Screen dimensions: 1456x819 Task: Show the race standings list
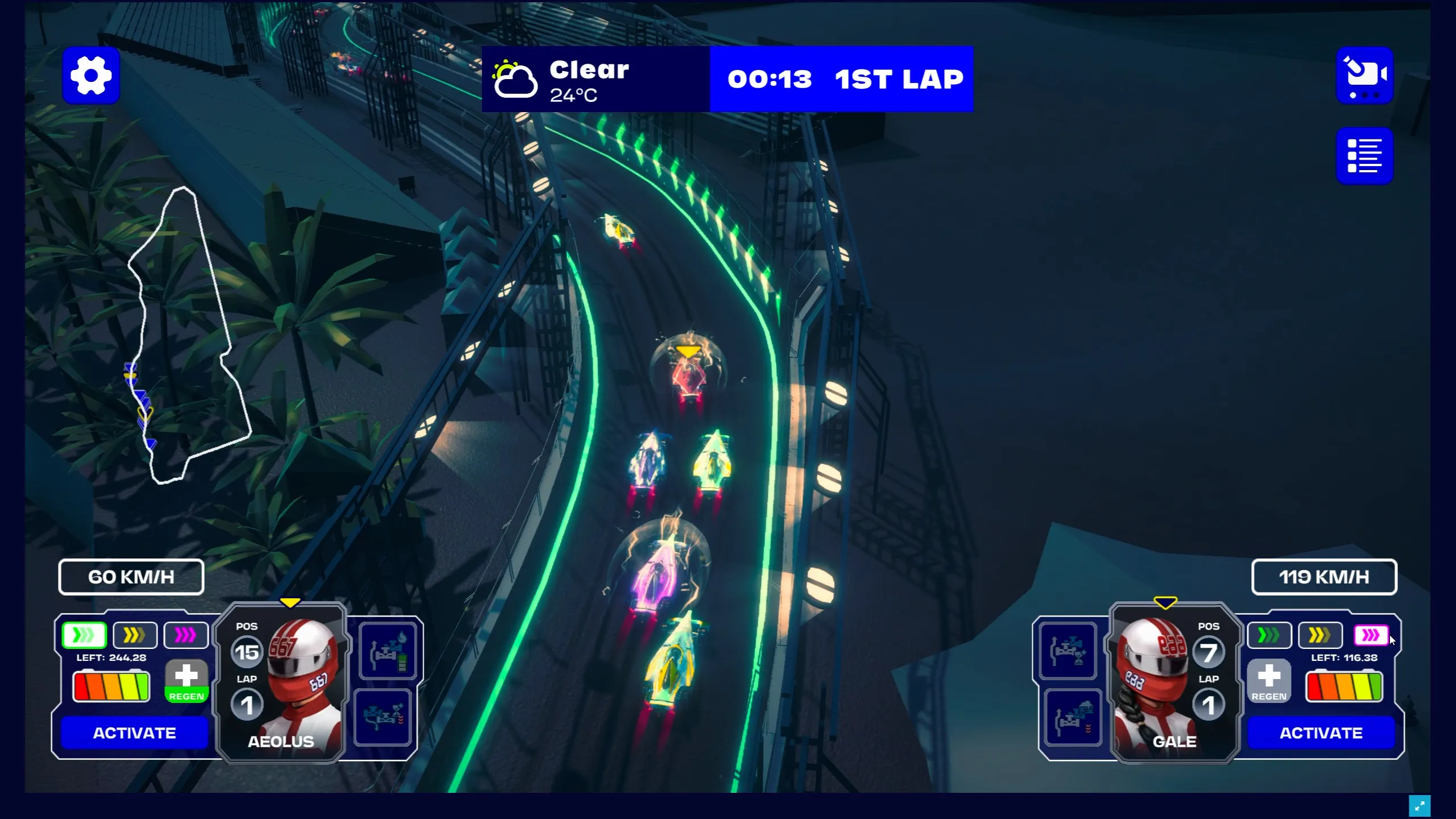click(x=1364, y=156)
